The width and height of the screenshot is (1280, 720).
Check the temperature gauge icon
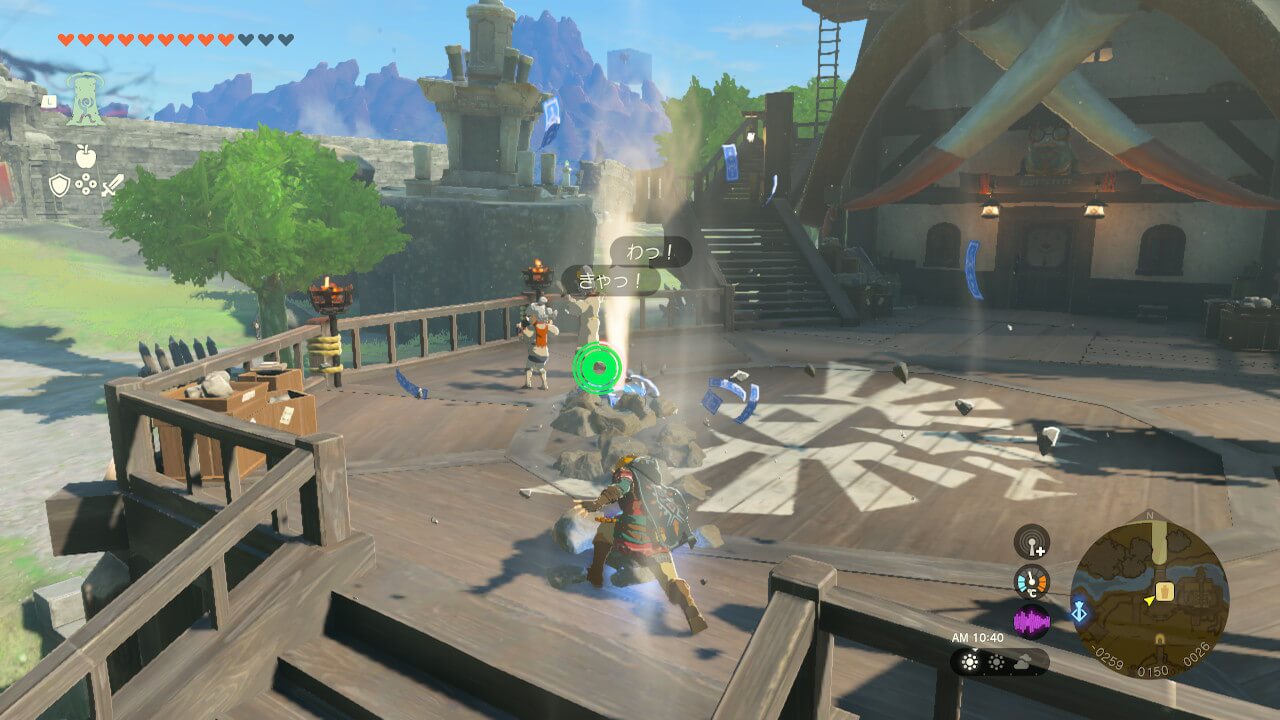click(x=1031, y=582)
